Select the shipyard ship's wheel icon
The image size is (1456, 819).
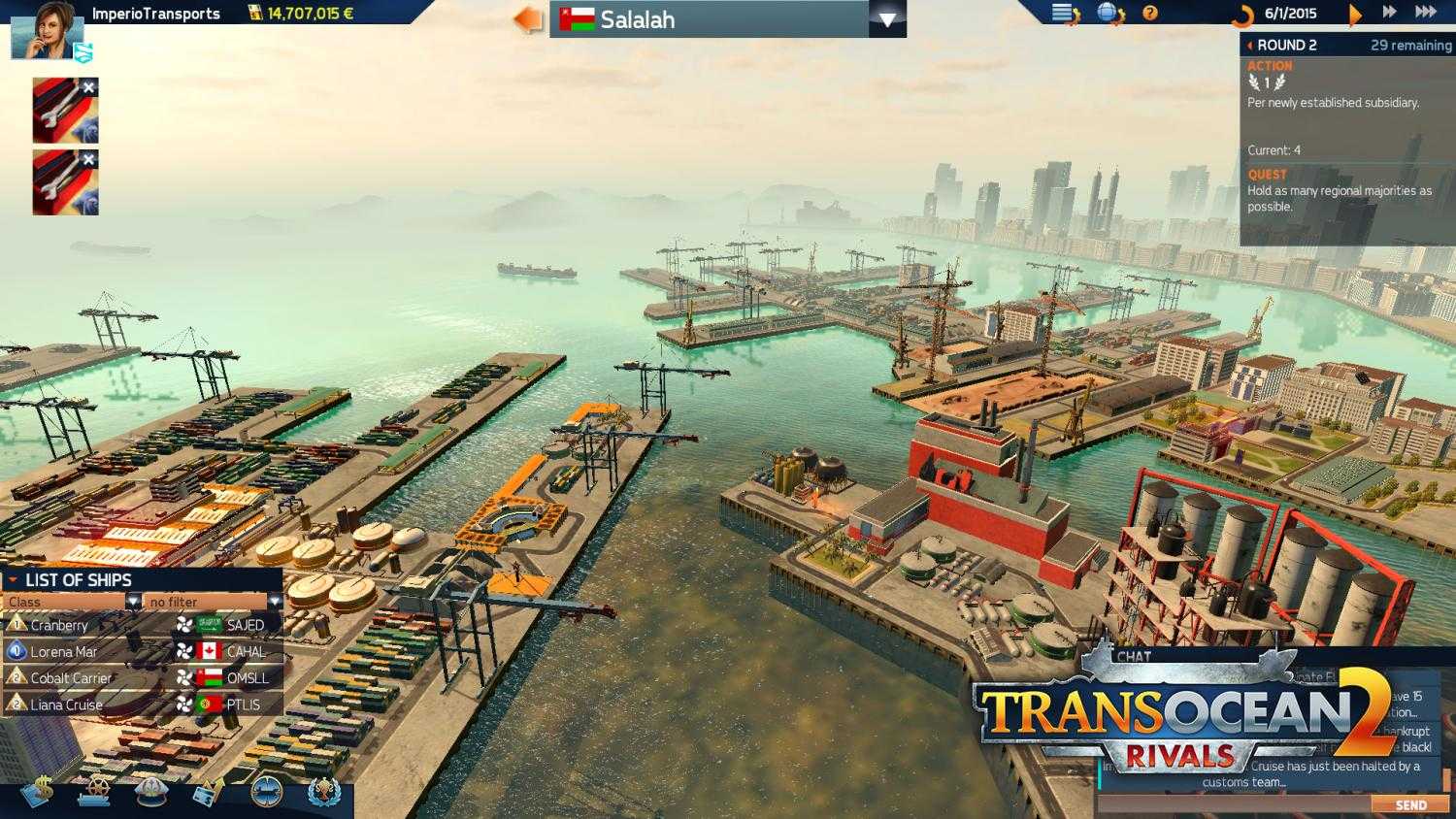pyautogui.click(x=94, y=791)
